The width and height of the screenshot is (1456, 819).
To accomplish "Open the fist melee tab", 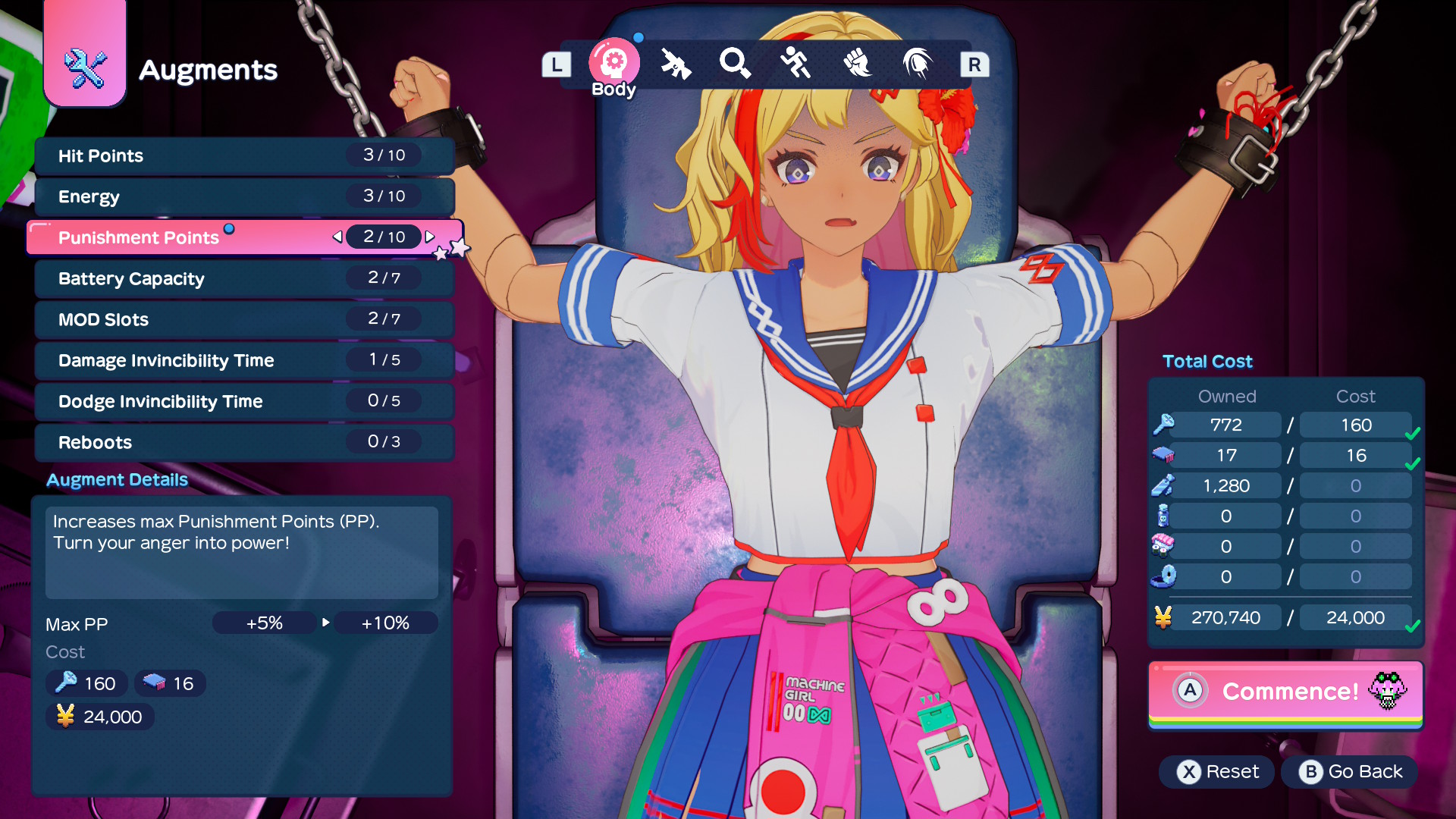I will pos(857,64).
